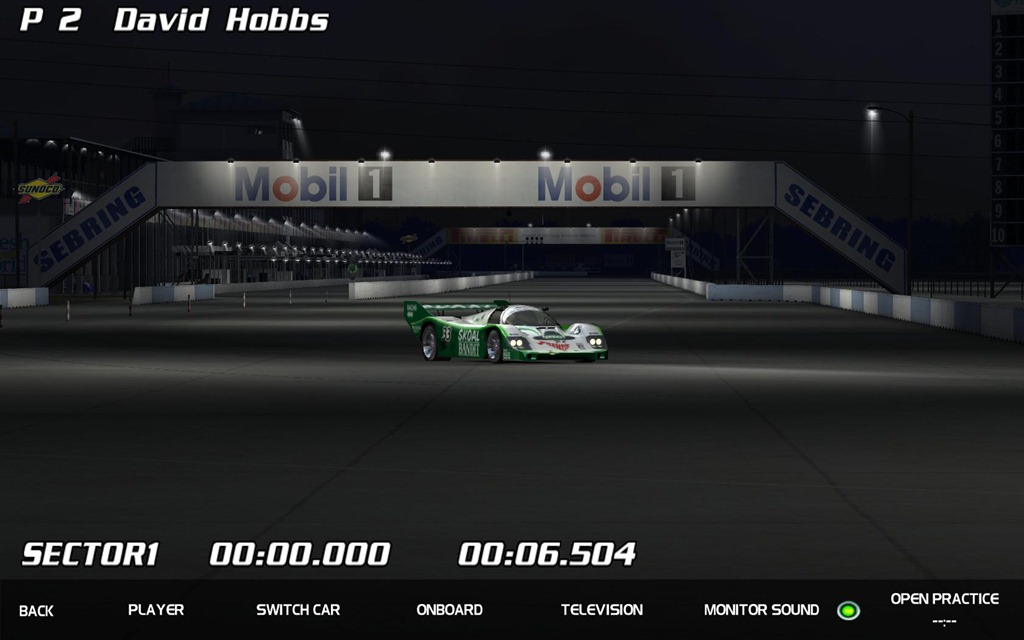This screenshot has width=1024, height=640.
Task: Toggle the MONITOR SOUND green indicator
Action: pyautogui.click(x=848, y=610)
